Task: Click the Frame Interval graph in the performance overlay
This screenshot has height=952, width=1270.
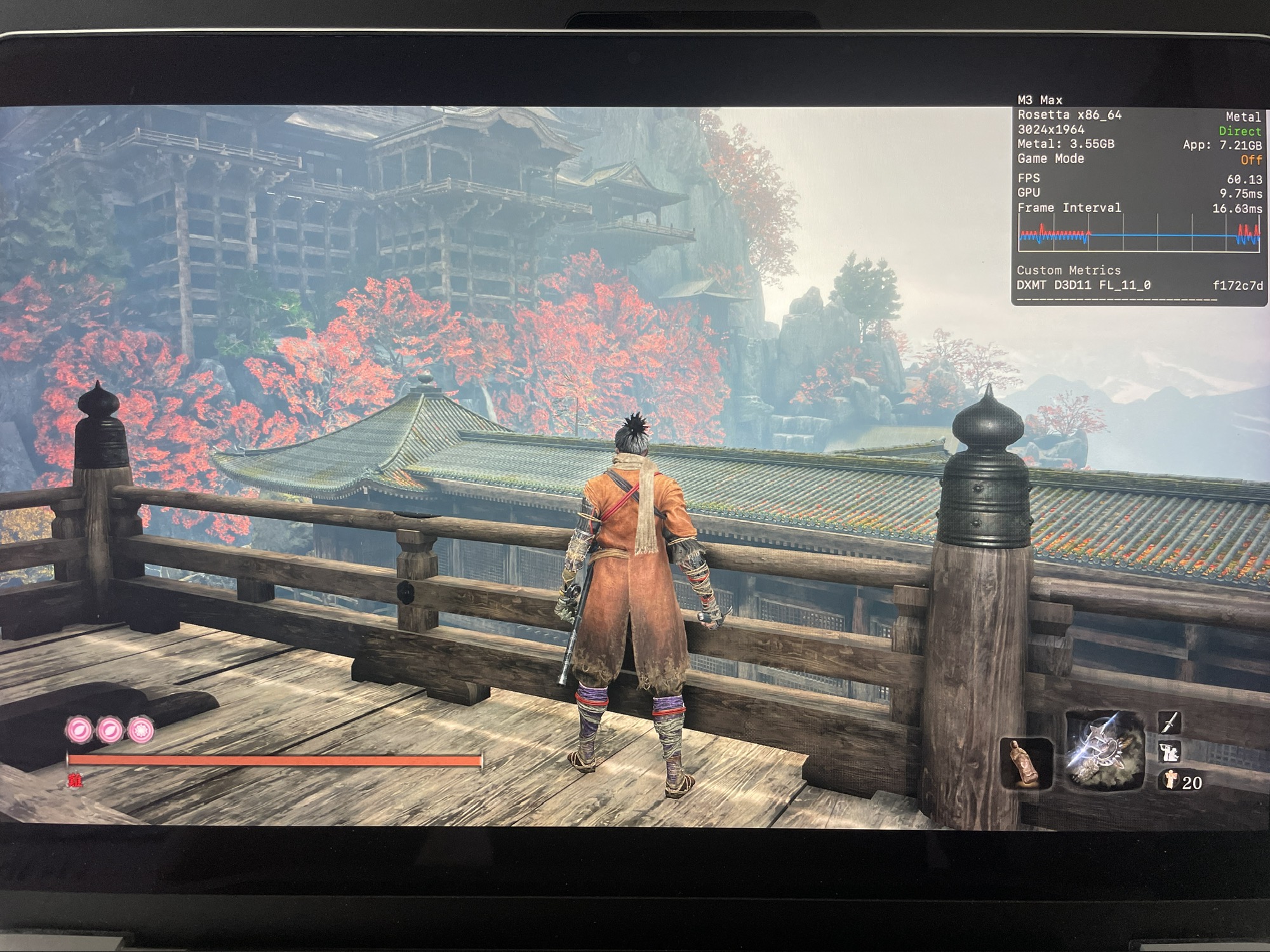Action: coord(1139,235)
